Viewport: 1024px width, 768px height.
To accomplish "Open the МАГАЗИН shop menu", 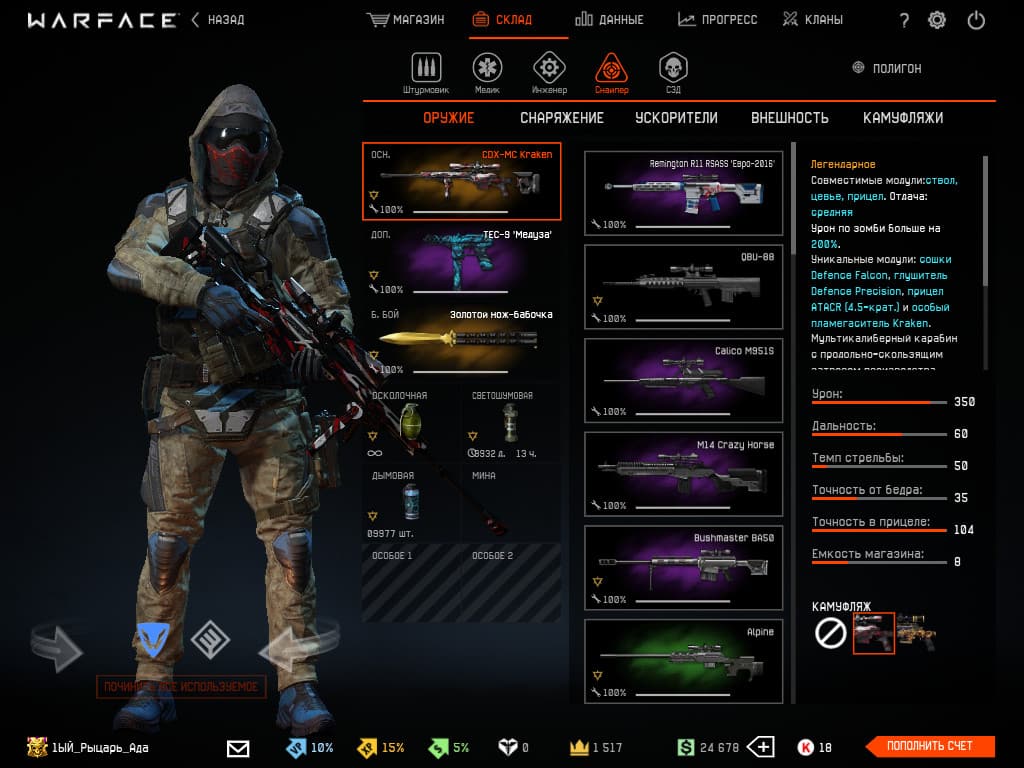I will pyautogui.click(x=406, y=20).
